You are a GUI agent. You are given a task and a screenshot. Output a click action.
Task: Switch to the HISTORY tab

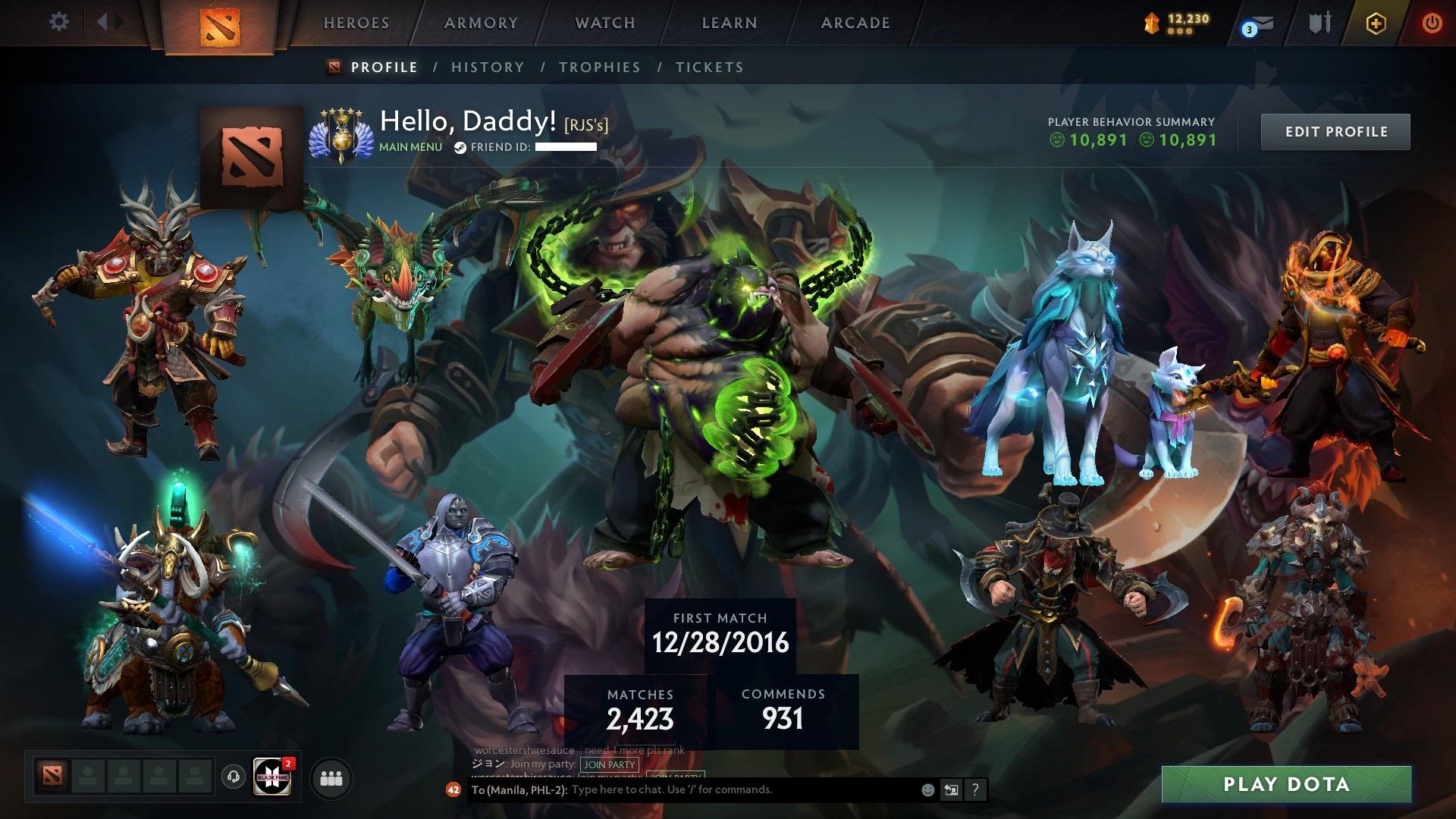pos(486,67)
